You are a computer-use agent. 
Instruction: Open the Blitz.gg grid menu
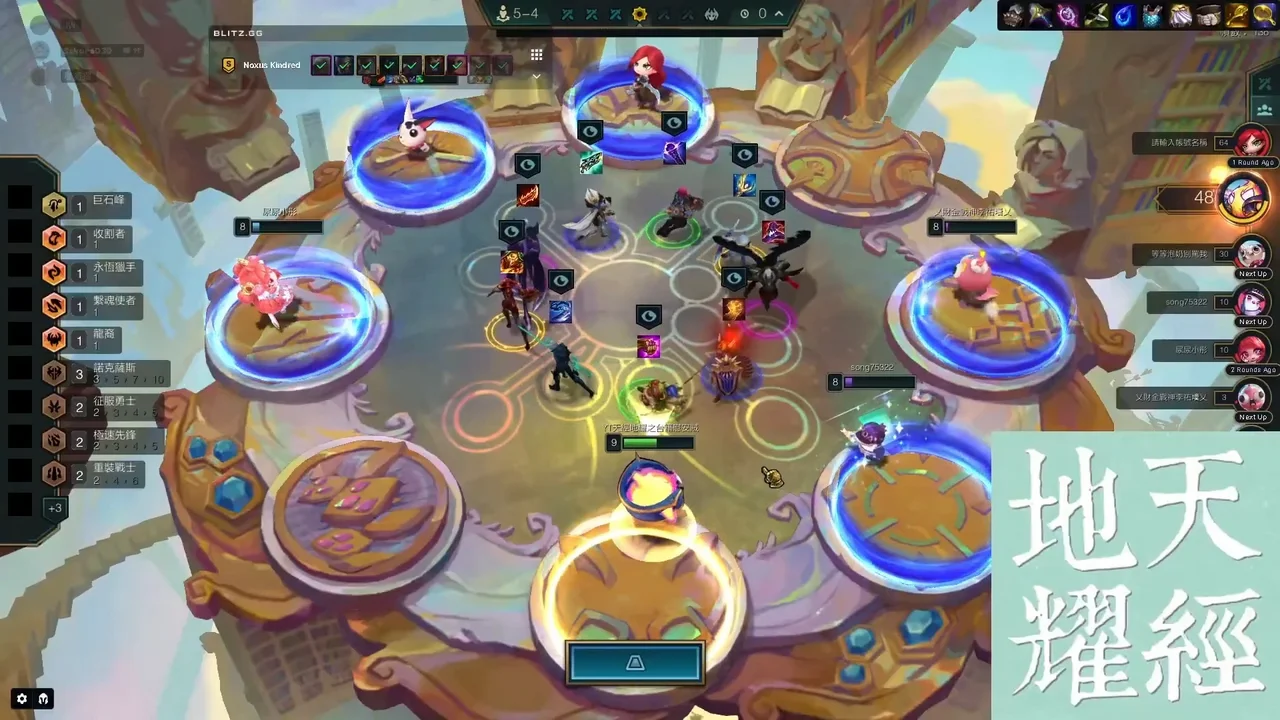(536, 55)
